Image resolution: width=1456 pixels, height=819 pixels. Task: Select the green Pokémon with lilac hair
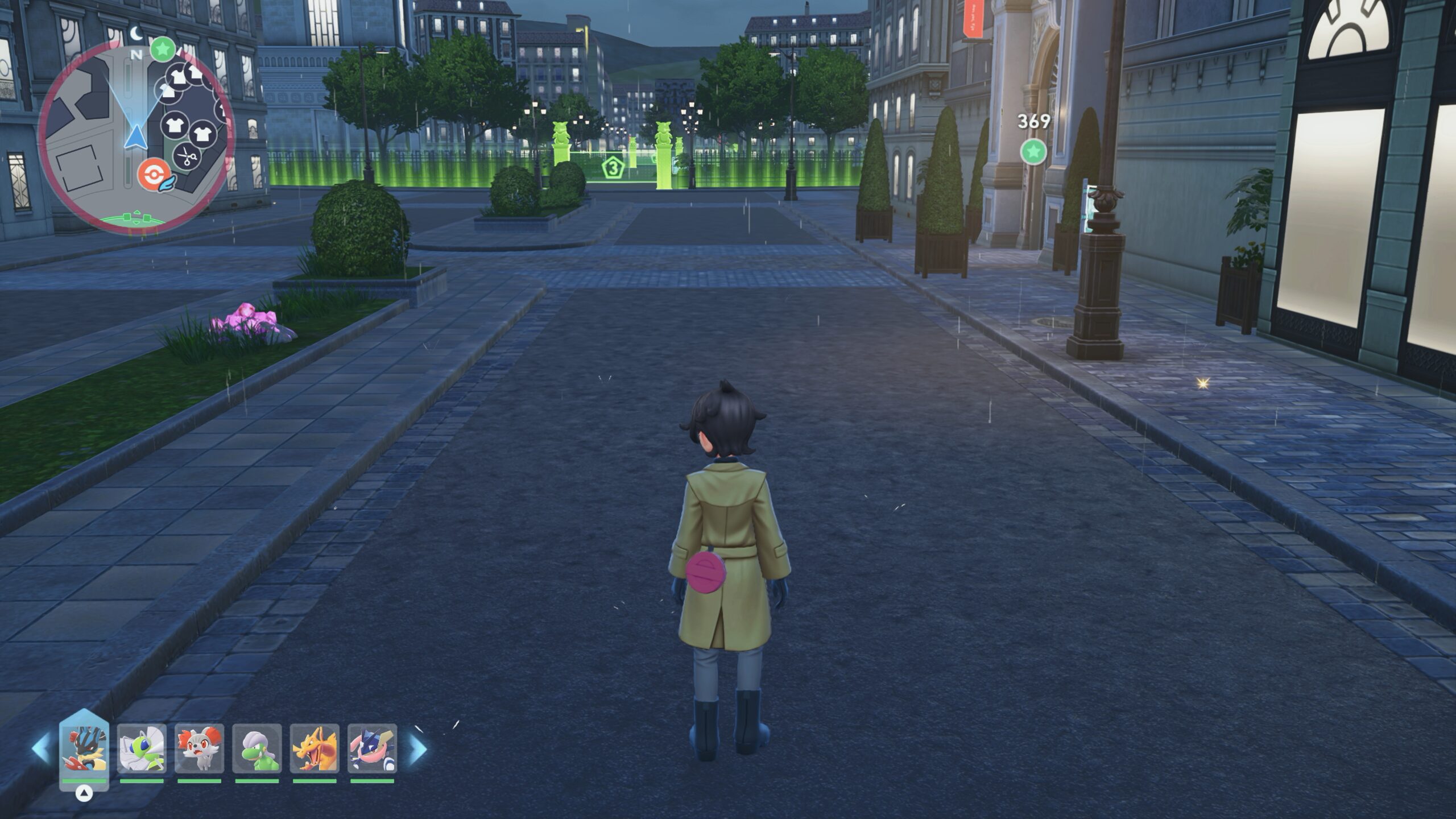[x=257, y=749]
